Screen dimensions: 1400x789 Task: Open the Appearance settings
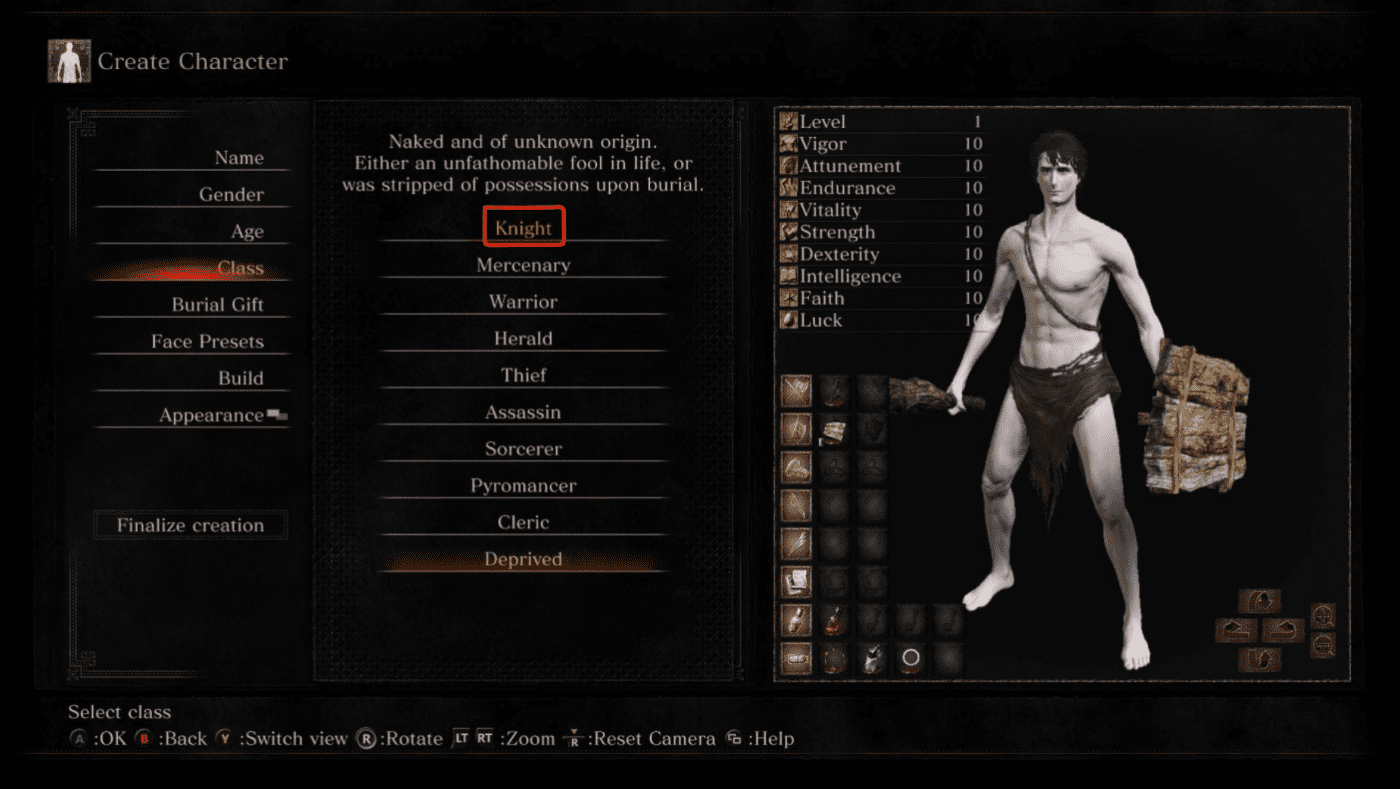coord(211,416)
